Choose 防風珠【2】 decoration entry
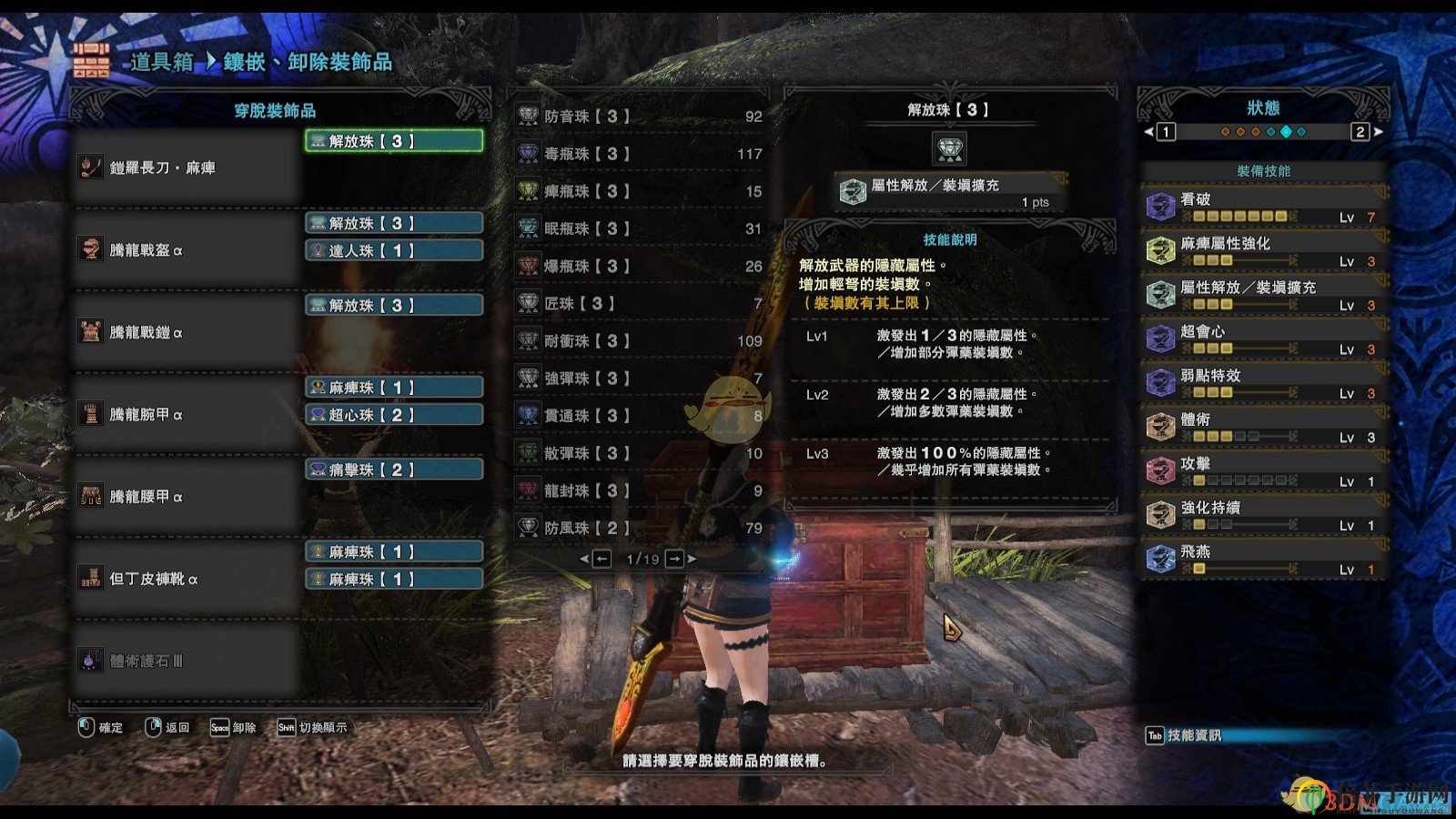The height and width of the screenshot is (819, 1456). (639, 528)
